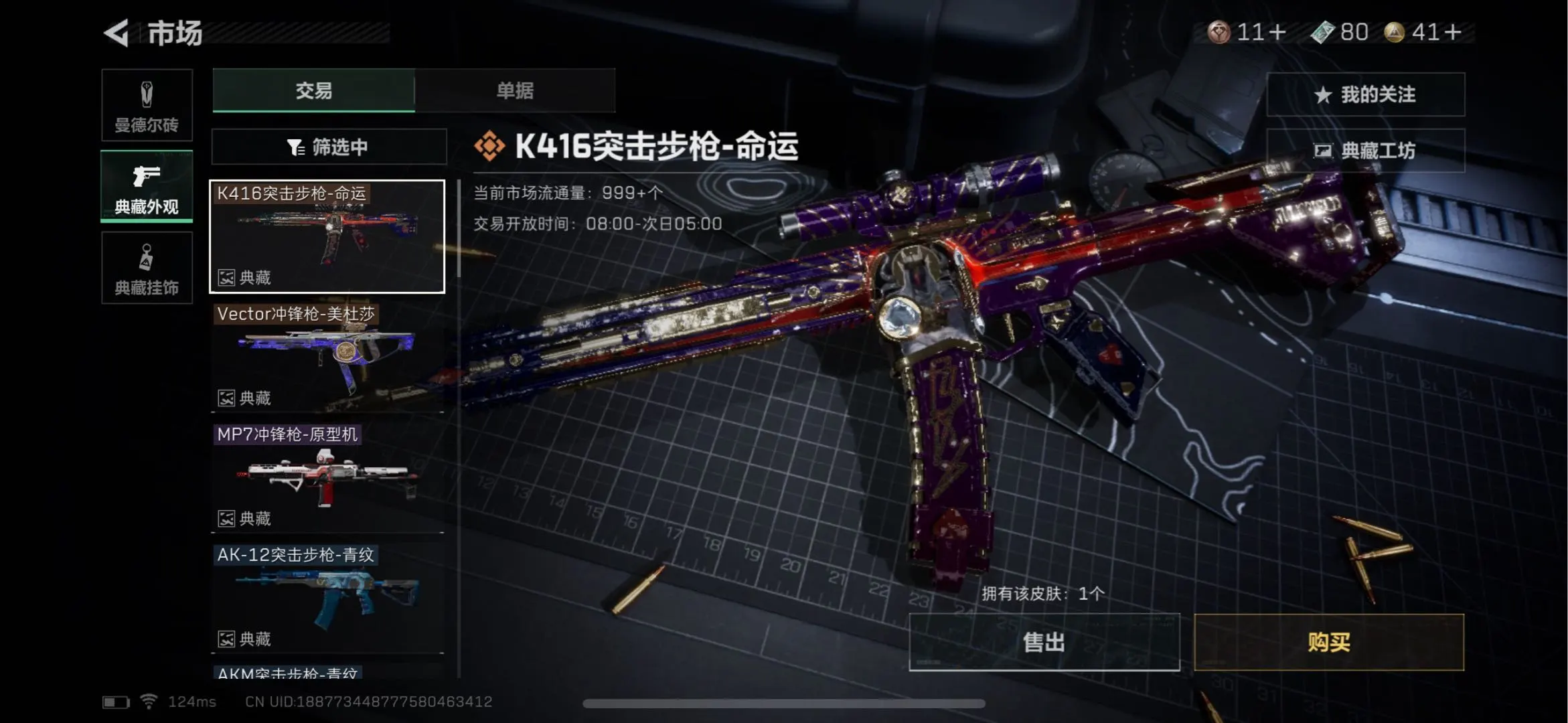The image size is (1568, 723).
Task: Select the 曼德尔砖 category
Action: 147,105
